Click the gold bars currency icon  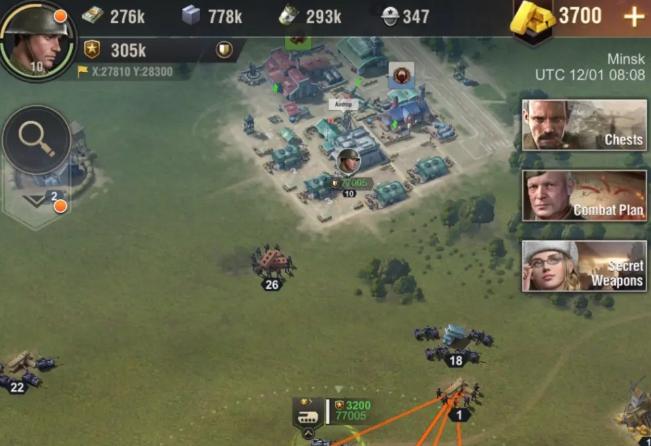coord(534,17)
